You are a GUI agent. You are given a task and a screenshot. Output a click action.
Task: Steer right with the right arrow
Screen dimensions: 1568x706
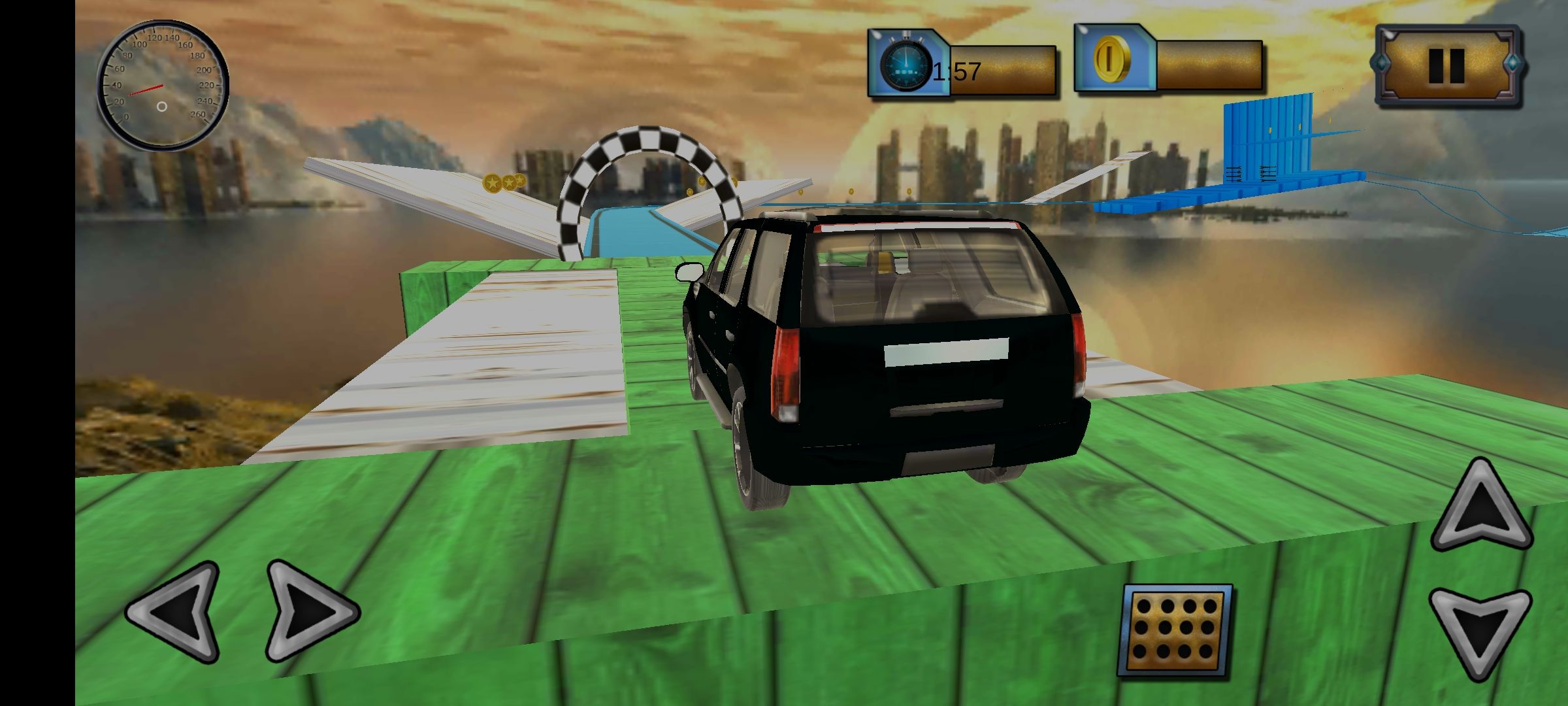click(x=308, y=611)
